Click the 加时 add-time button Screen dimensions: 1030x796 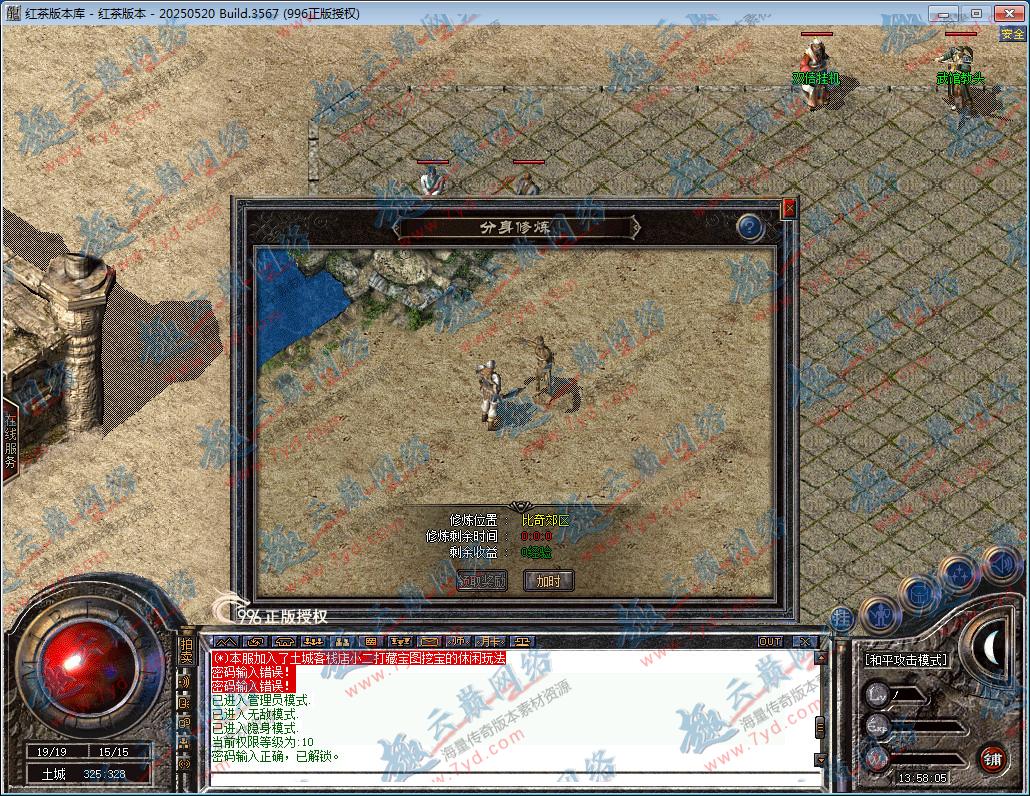click(549, 580)
